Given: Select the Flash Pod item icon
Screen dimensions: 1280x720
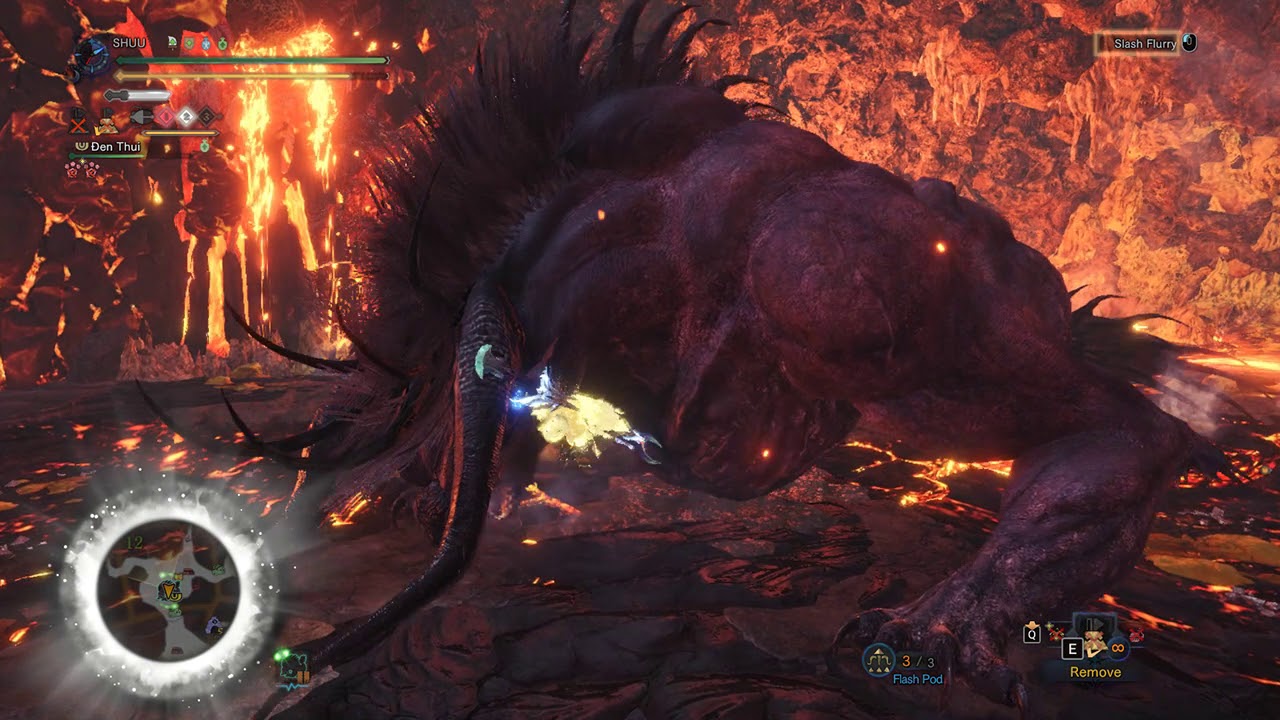Looking at the screenshot, I should coord(877,657).
